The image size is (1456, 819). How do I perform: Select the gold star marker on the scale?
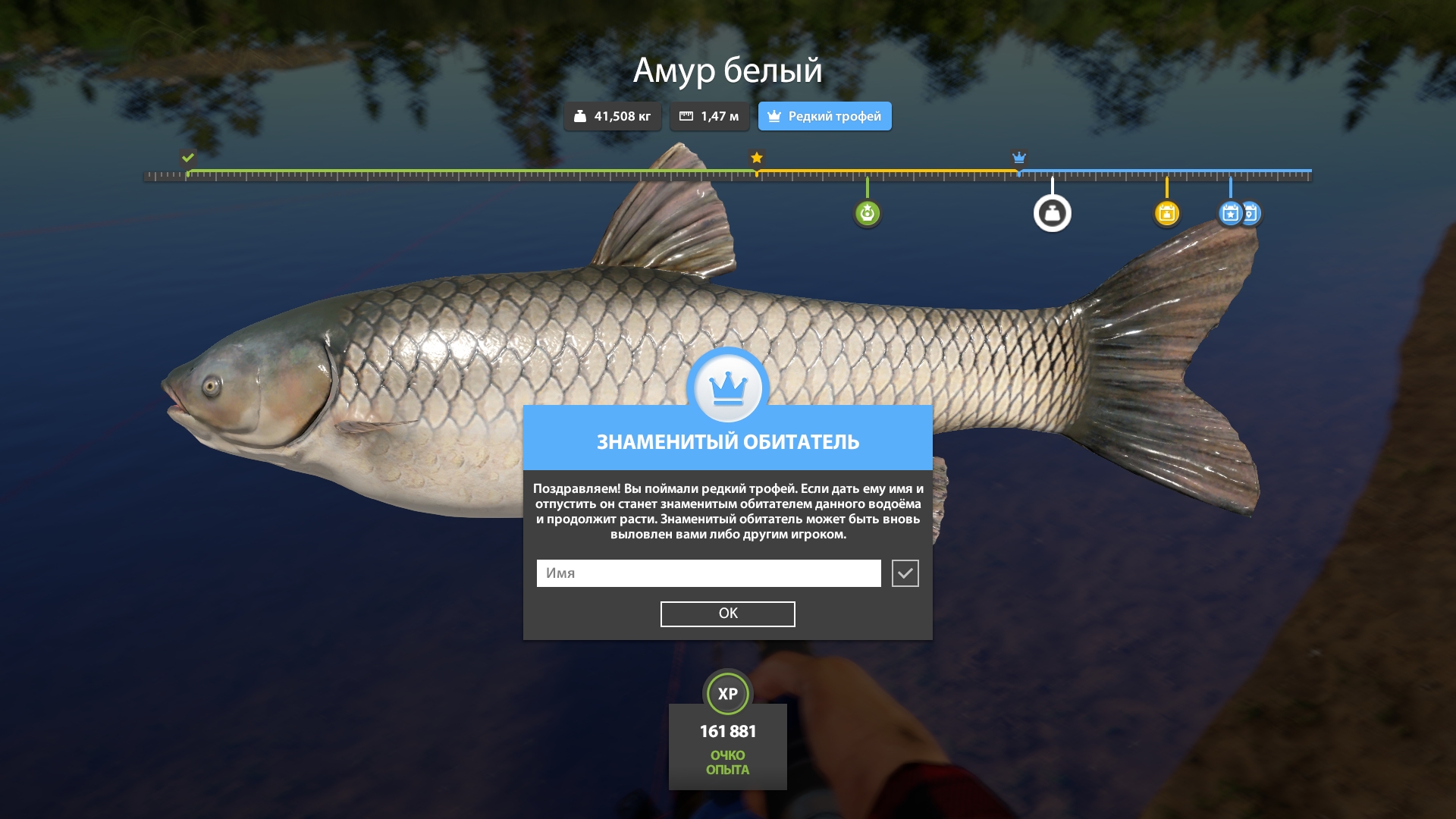pyautogui.click(x=756, y=158)
